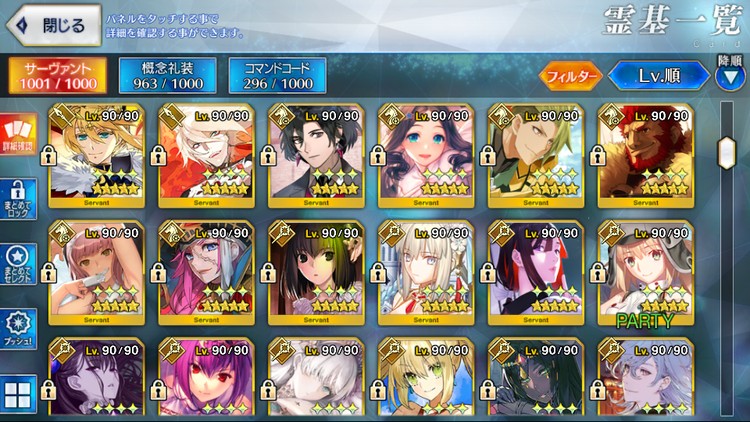Select the pink-haired servant with stitched face
This screenshot has height=422, width=750.
click(x=205, y=273)
